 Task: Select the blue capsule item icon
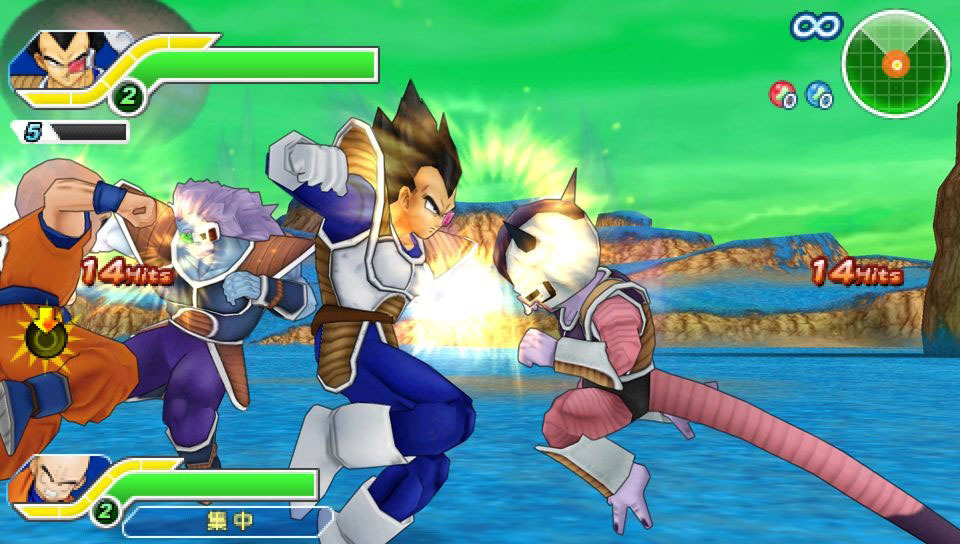[819, 94]
